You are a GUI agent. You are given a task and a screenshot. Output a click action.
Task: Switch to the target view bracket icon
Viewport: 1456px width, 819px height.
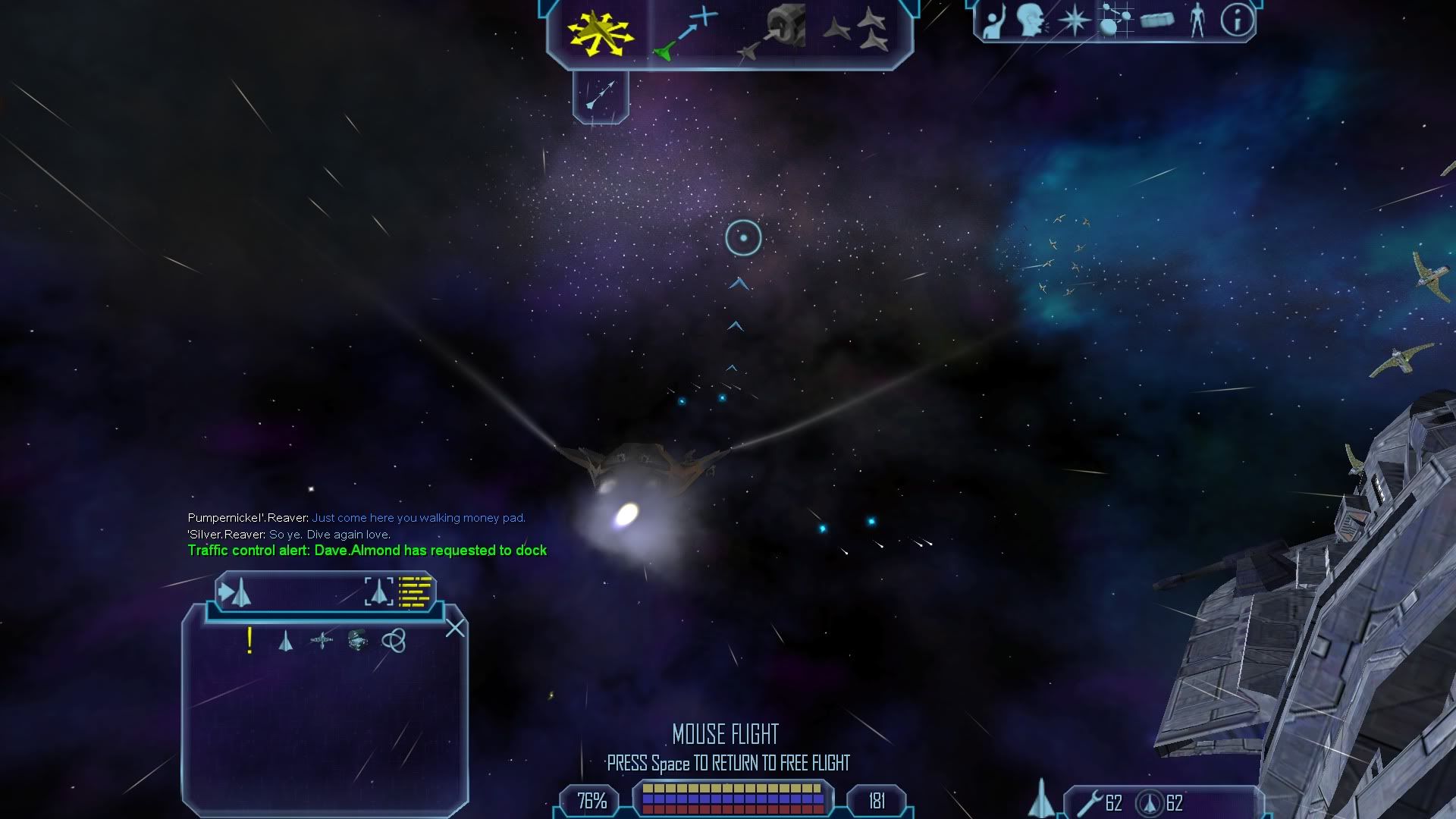tap(379, 591)
